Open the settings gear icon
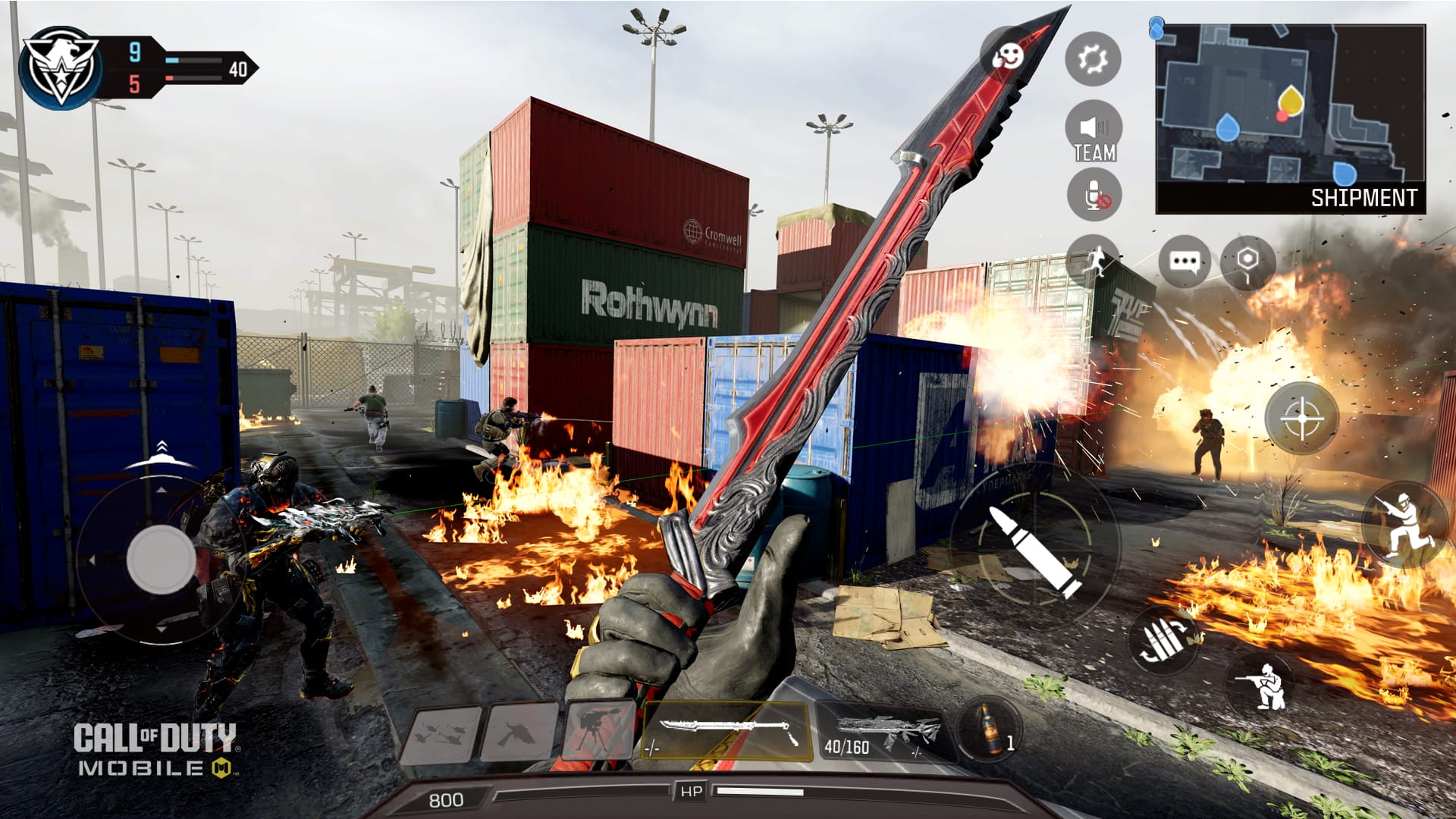This screenshot has width=1456, height=819. click(1093, 59)
